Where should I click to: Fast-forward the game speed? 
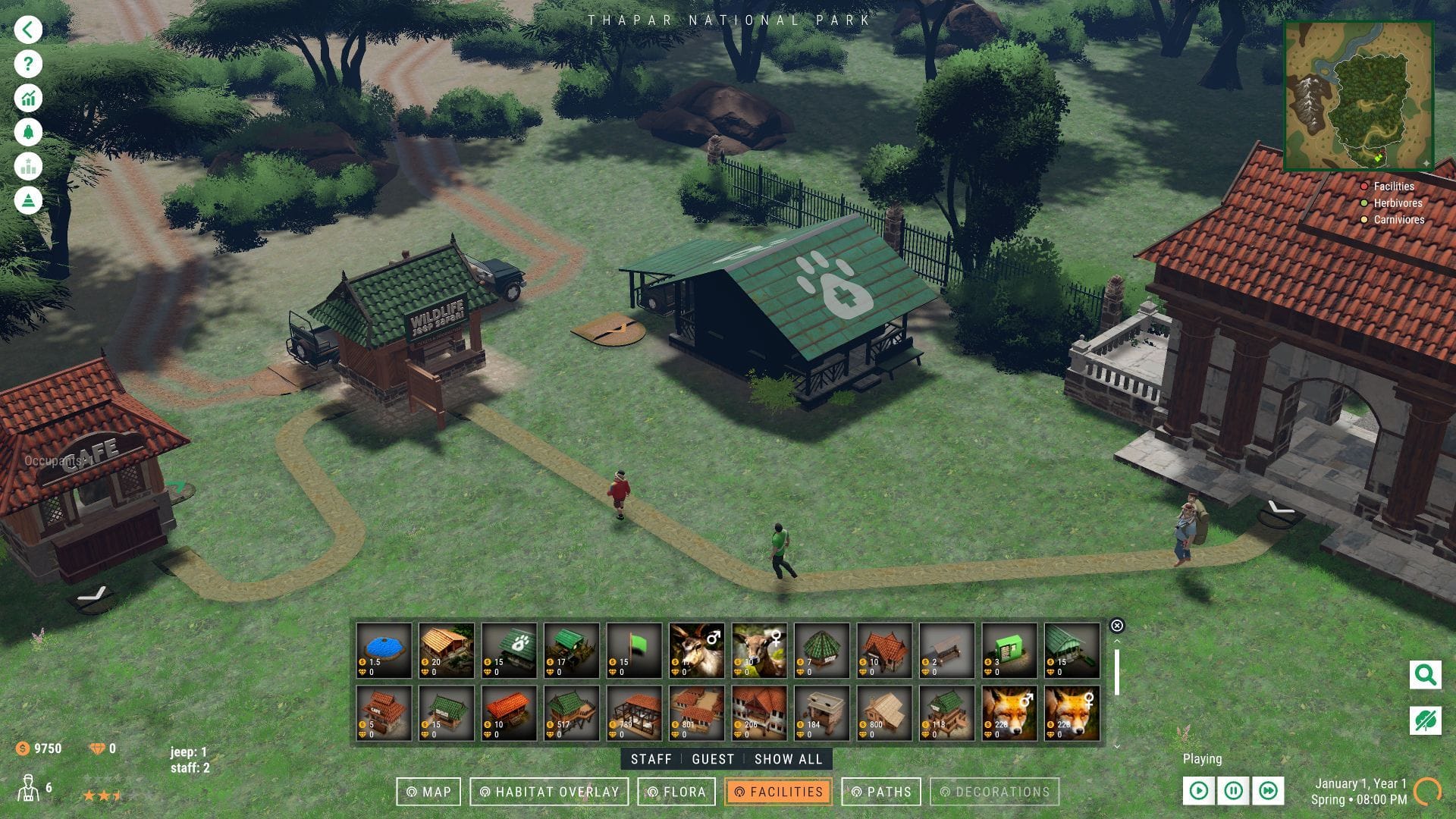(x=1268, y=791)
